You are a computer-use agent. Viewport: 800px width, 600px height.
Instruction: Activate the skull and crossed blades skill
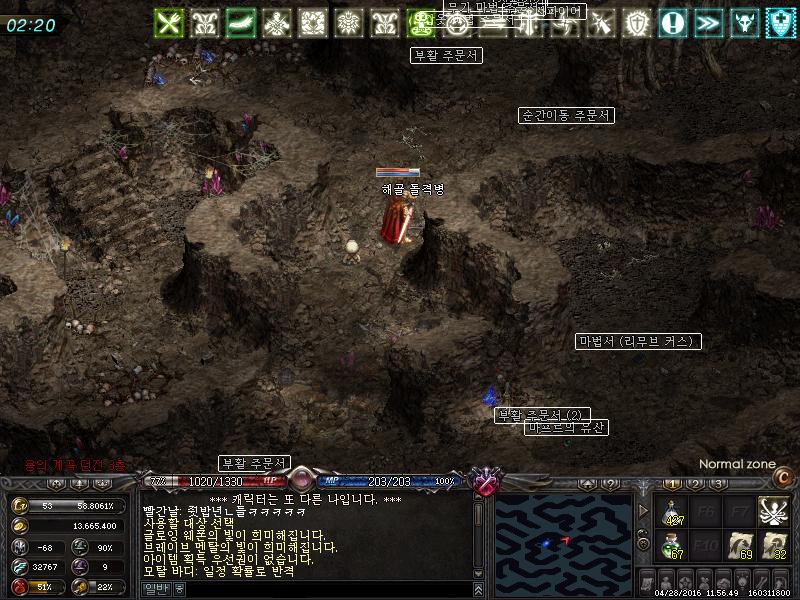click(x=773, y=511)
